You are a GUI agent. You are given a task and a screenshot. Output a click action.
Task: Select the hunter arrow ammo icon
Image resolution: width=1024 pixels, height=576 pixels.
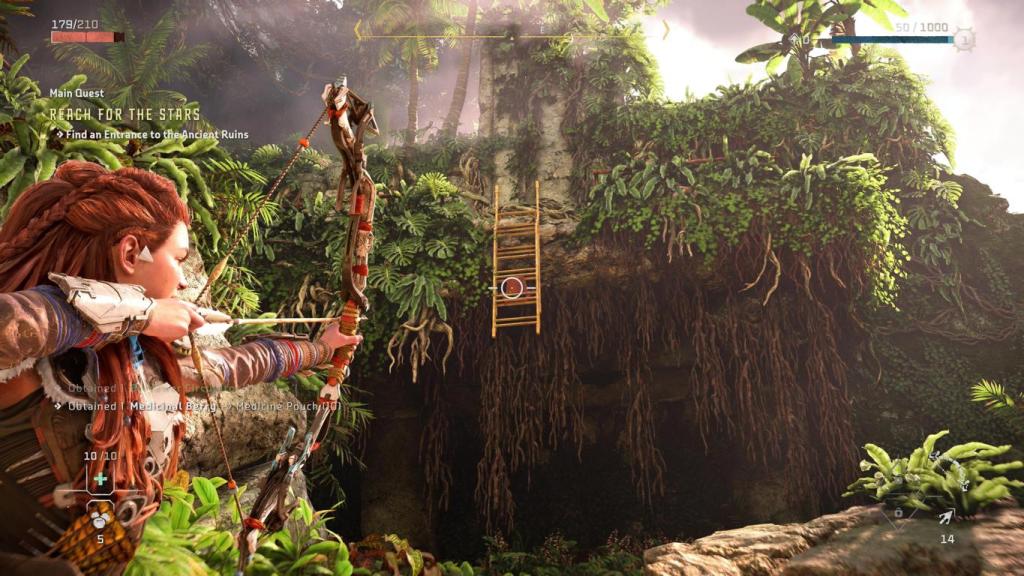tap(945, 516)
